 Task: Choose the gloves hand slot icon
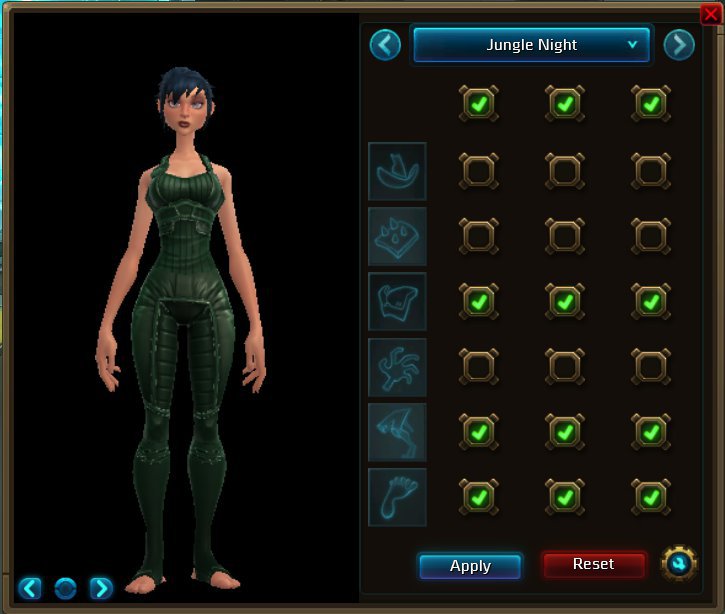pos(397,367)
